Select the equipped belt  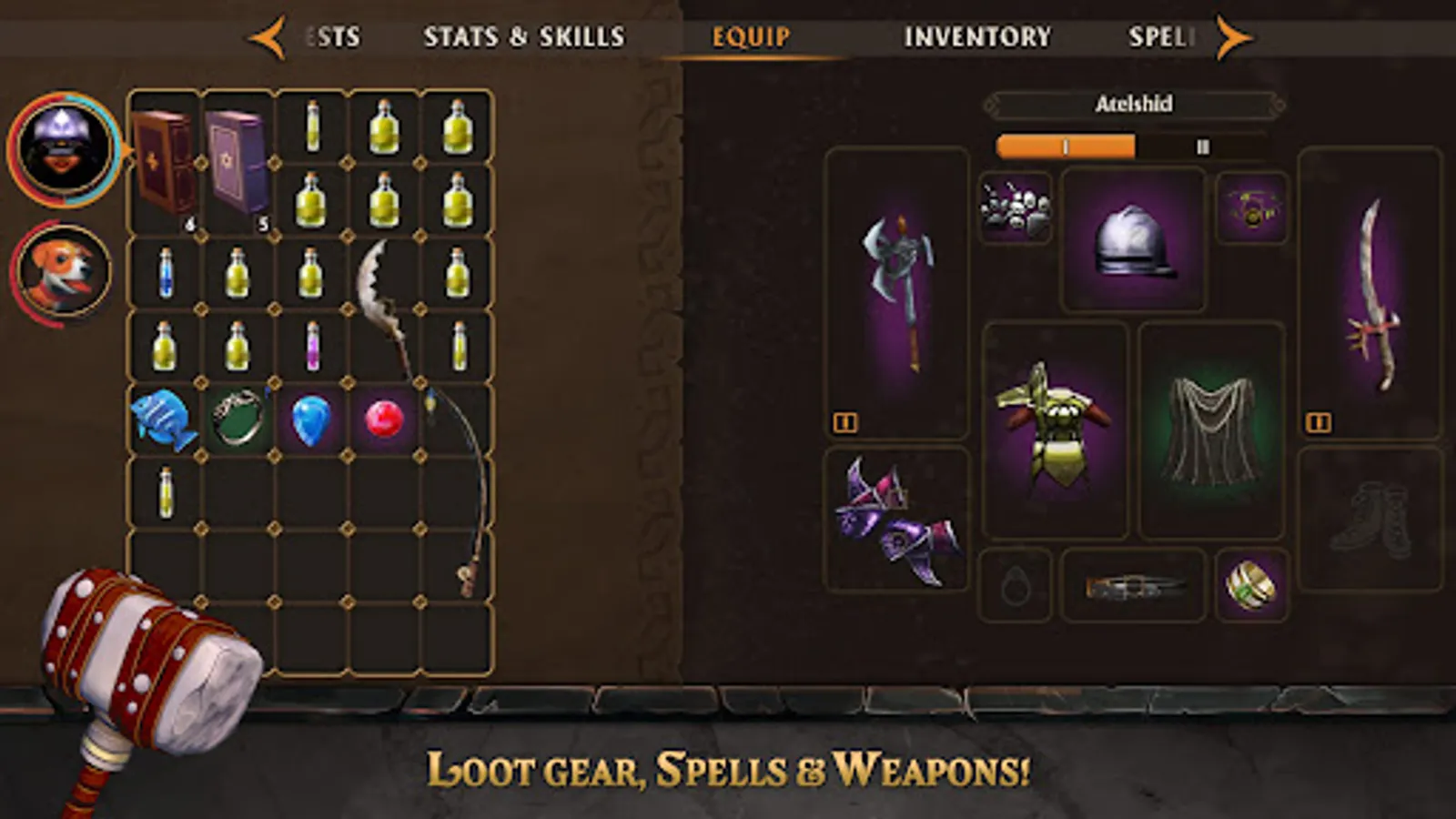click(x=1131, y=585)
